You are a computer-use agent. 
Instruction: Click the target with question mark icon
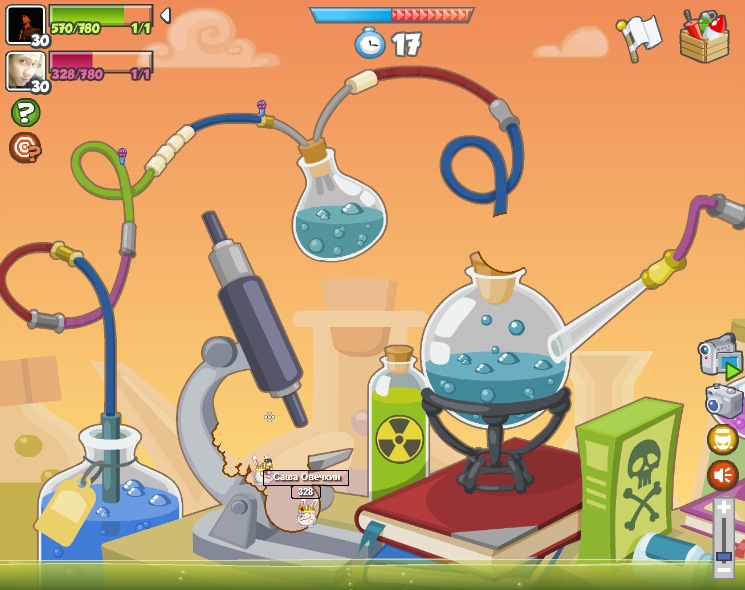[24, 147]
